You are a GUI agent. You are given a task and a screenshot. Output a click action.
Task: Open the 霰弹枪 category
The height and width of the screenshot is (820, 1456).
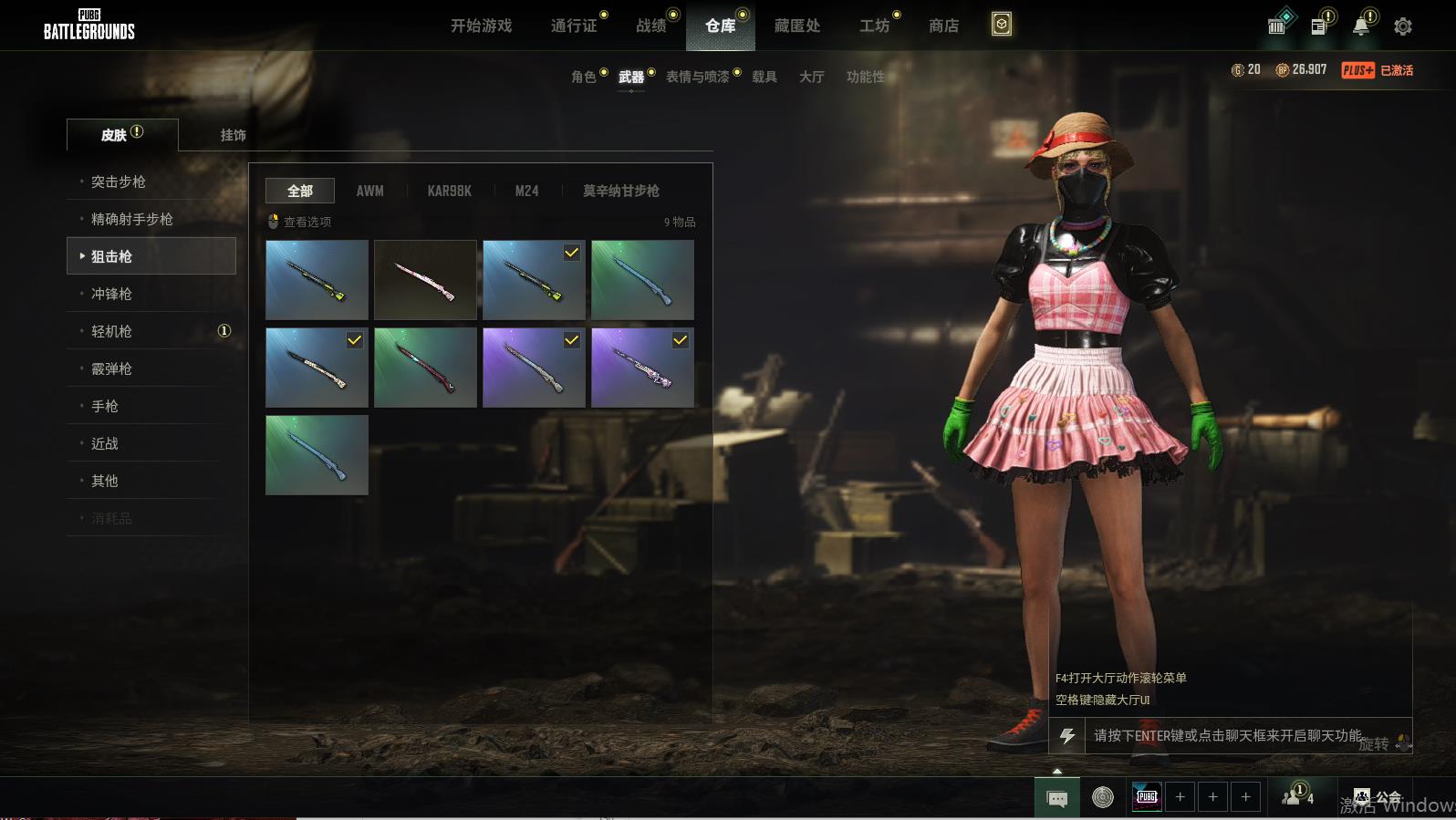111,368
